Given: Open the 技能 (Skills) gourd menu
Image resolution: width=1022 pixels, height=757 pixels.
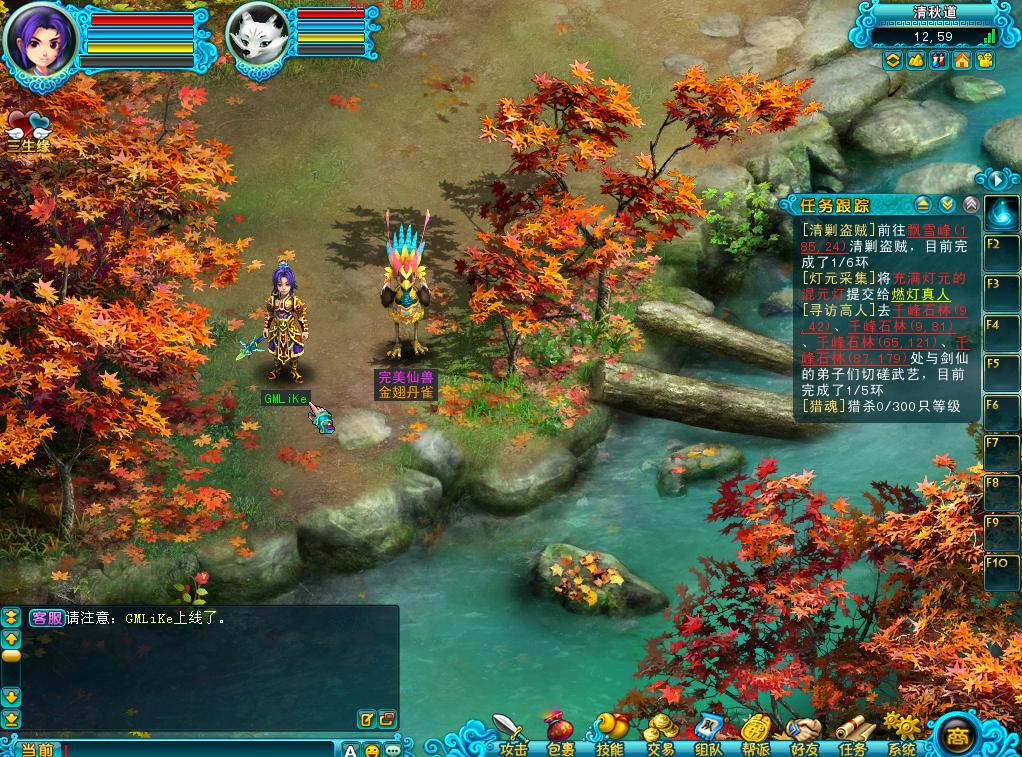Looking at the screenshot, I should (608, 734).
